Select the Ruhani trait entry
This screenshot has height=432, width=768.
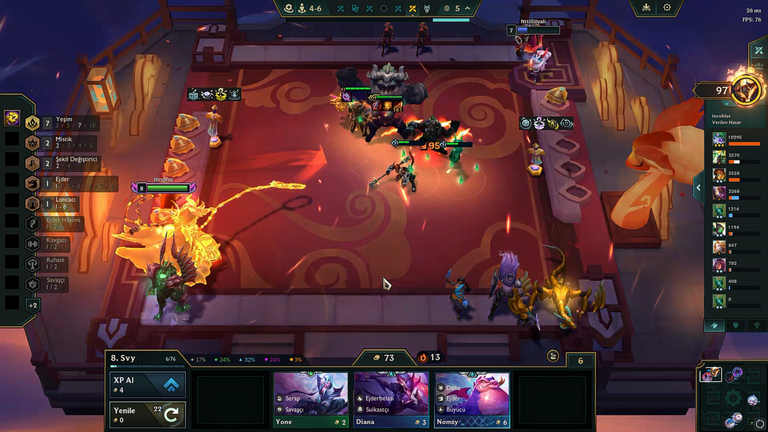[x=55, y=264]
